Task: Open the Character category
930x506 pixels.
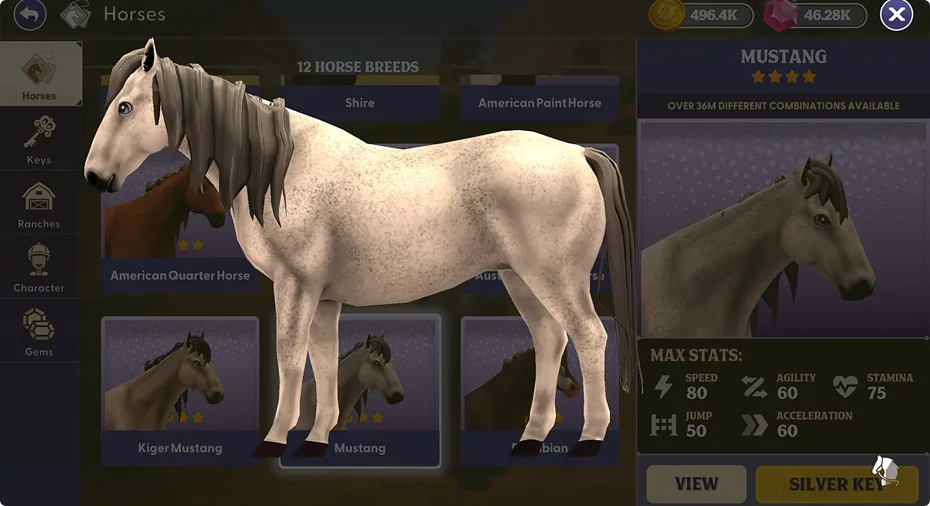Action: coord(39,267)
